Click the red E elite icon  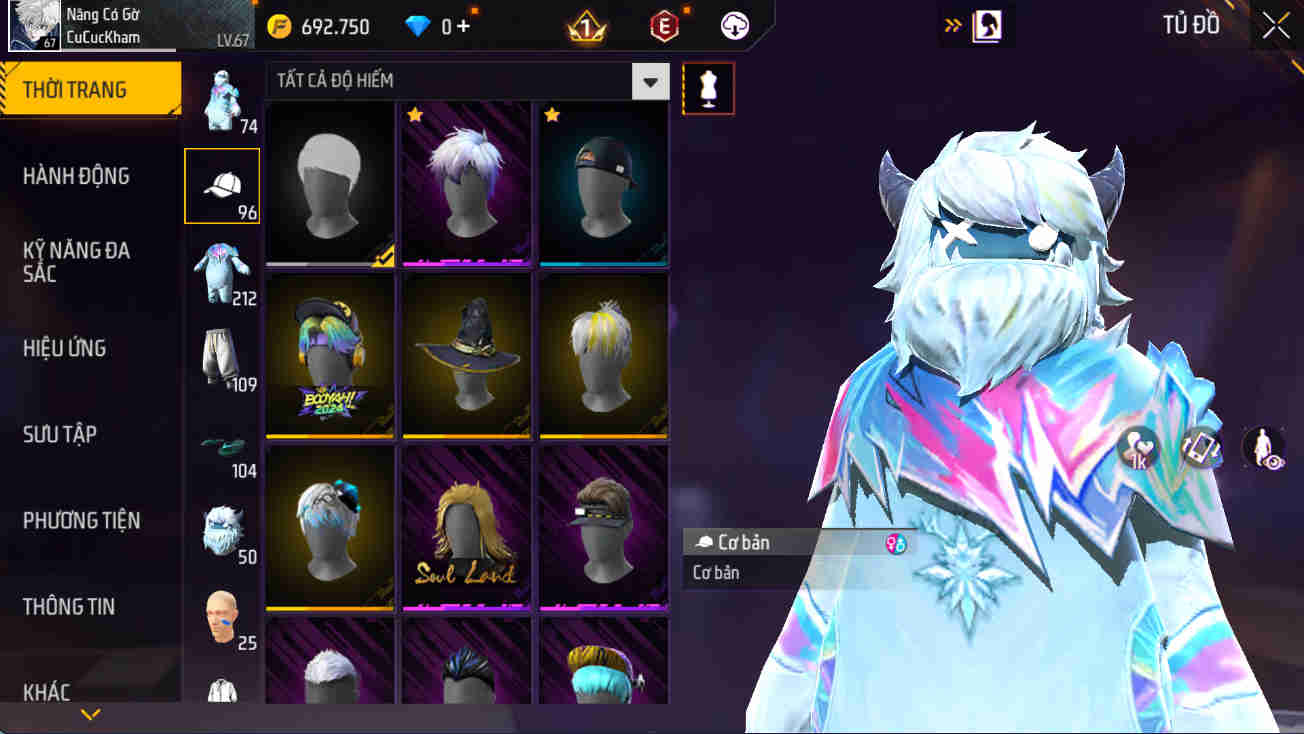click(662, 26)
